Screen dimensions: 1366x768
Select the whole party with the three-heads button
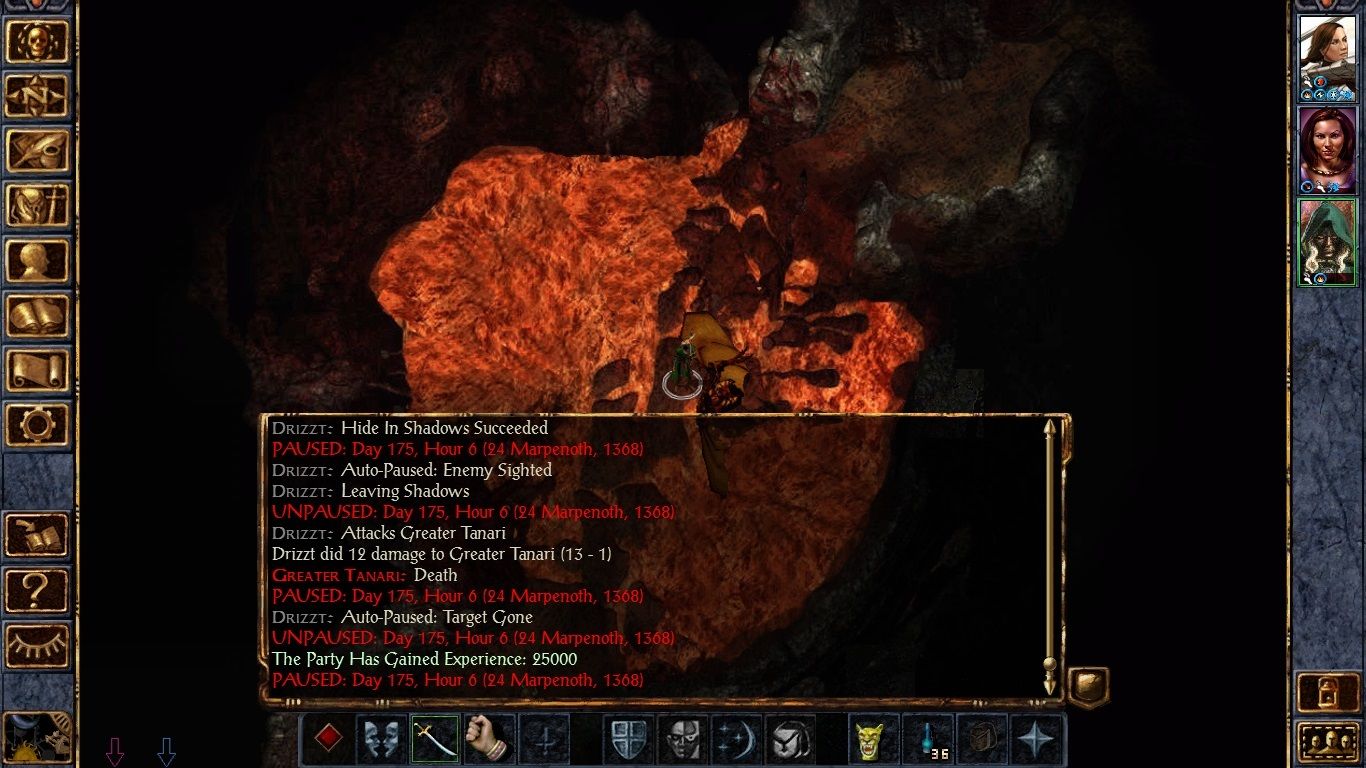coord(1326,742)
